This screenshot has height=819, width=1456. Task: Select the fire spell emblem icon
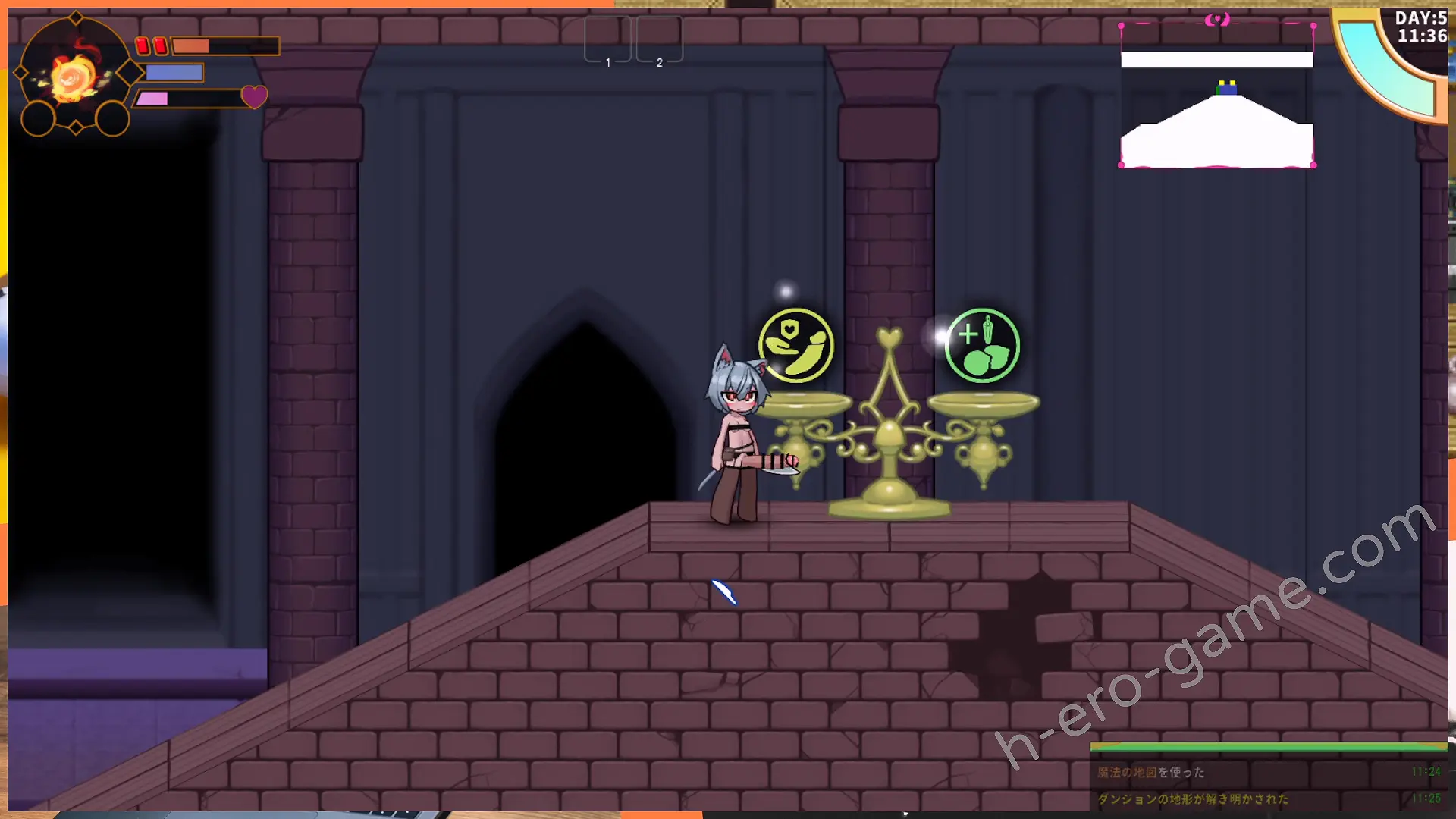click(74, 76)
